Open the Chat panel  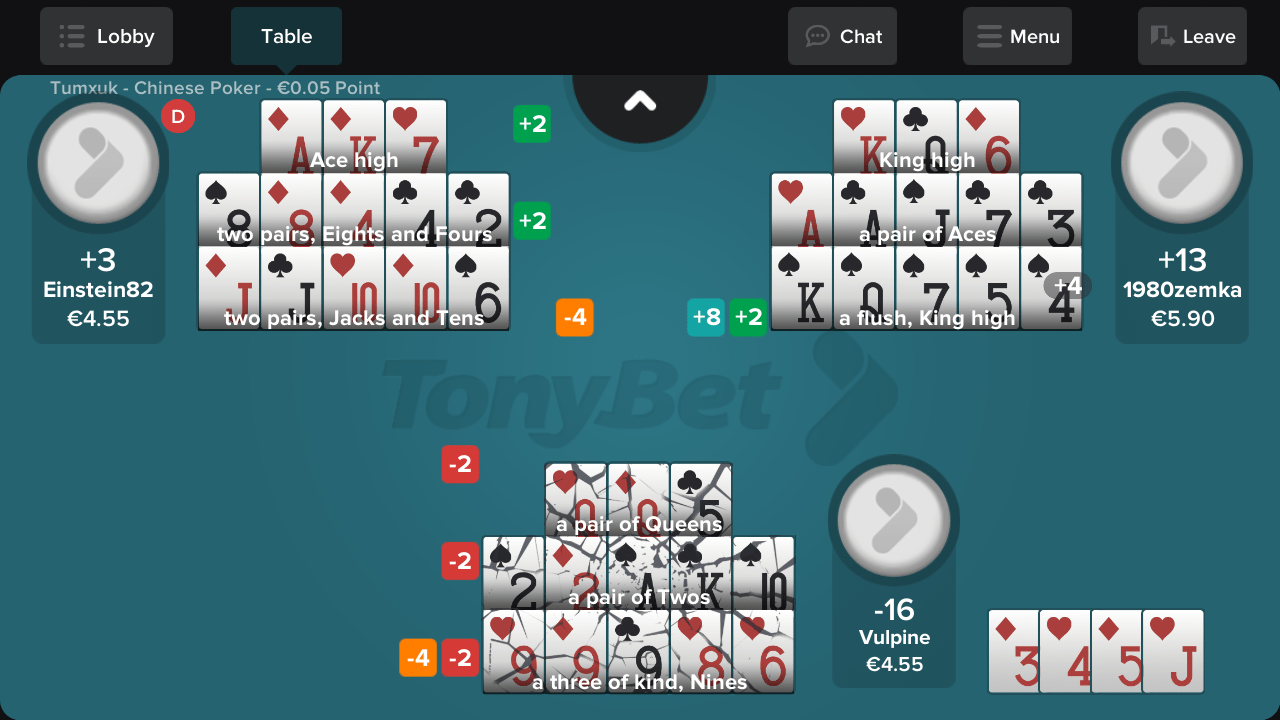pyautogui.click(x=842, y=37)
